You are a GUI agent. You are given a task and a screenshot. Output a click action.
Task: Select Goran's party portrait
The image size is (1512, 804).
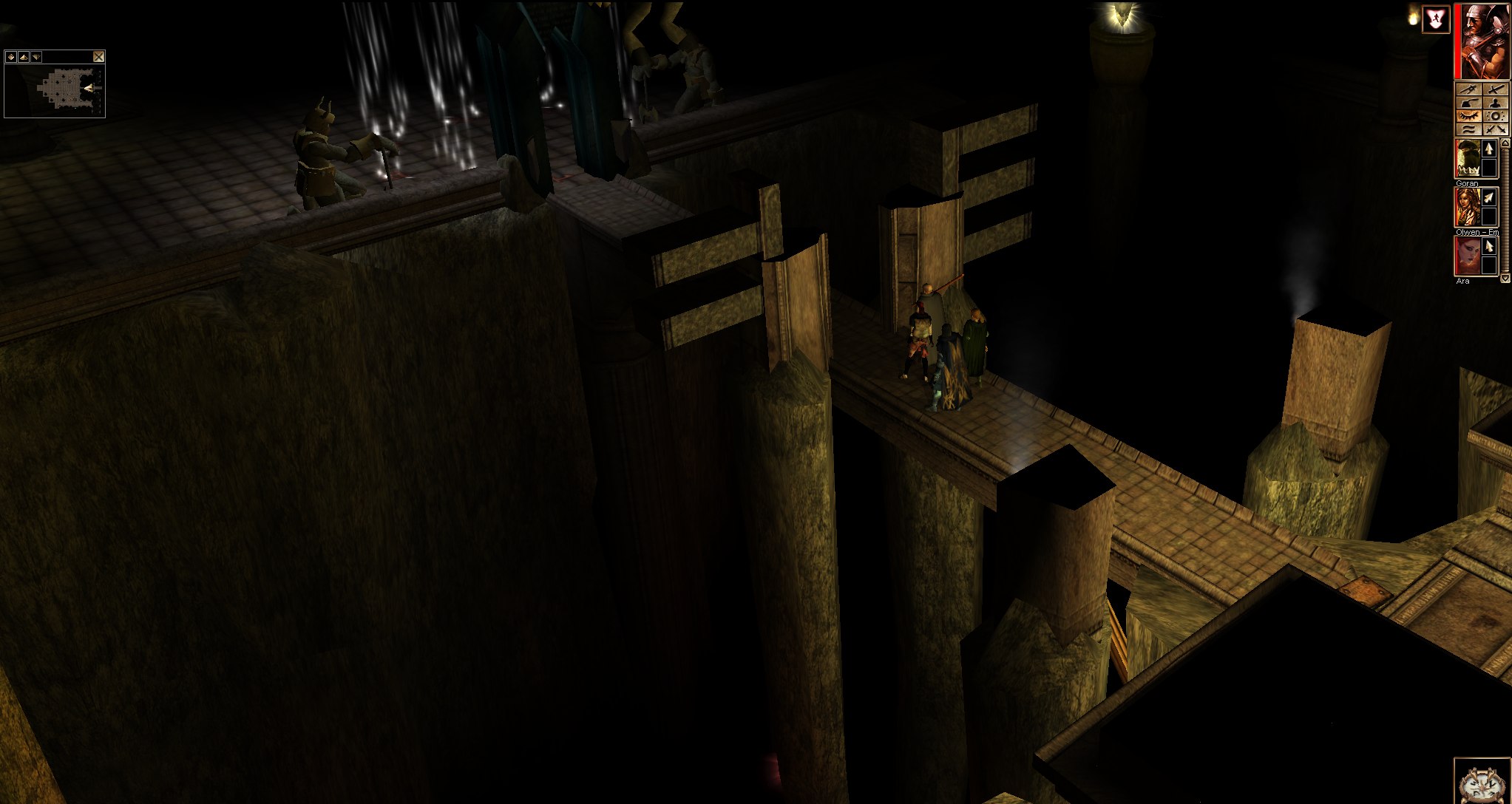click(x=1467, y=159)
